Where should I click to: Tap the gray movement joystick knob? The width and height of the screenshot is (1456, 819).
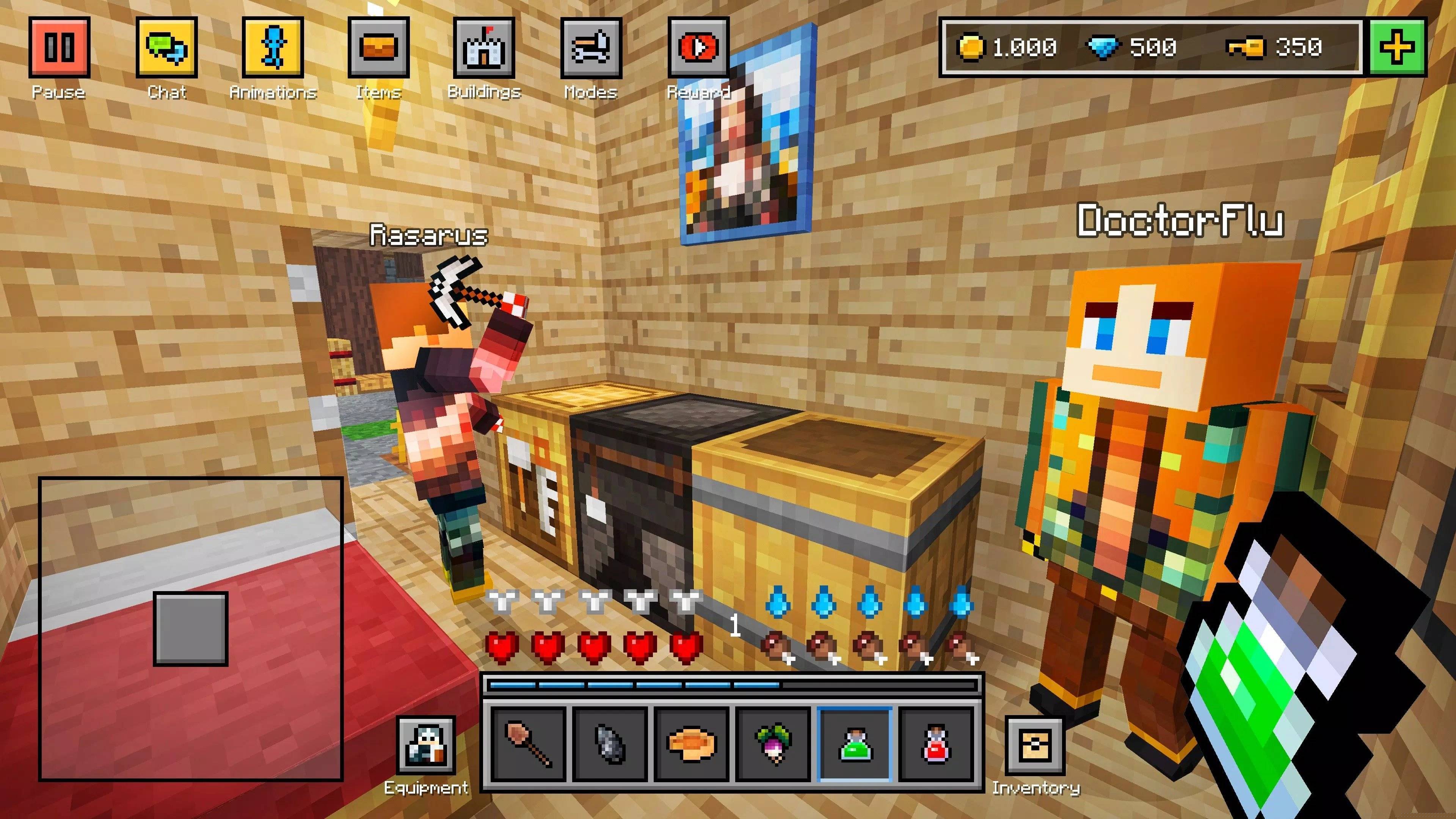(x=190, y=629)
